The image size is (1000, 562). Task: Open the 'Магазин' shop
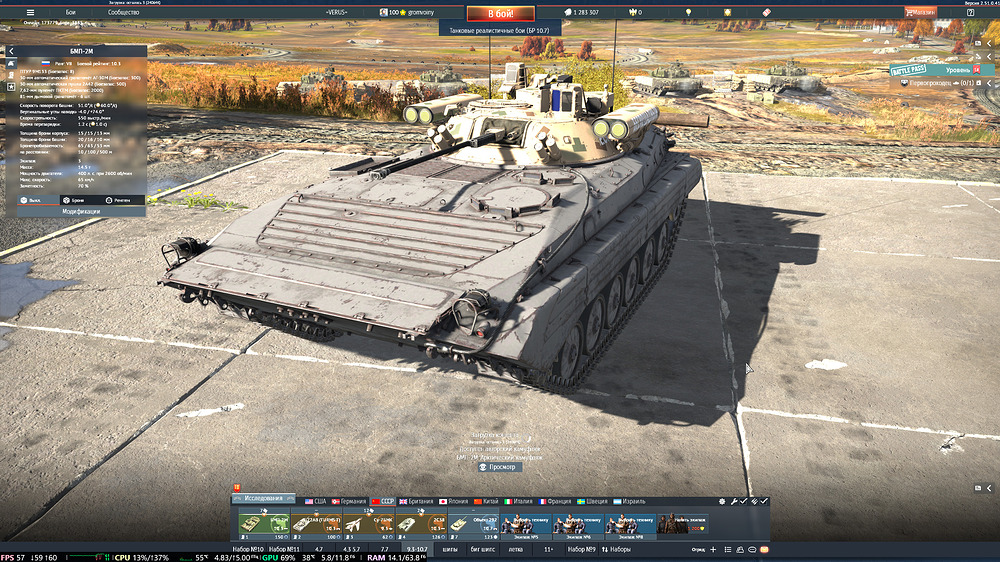[x=920, y=12]
